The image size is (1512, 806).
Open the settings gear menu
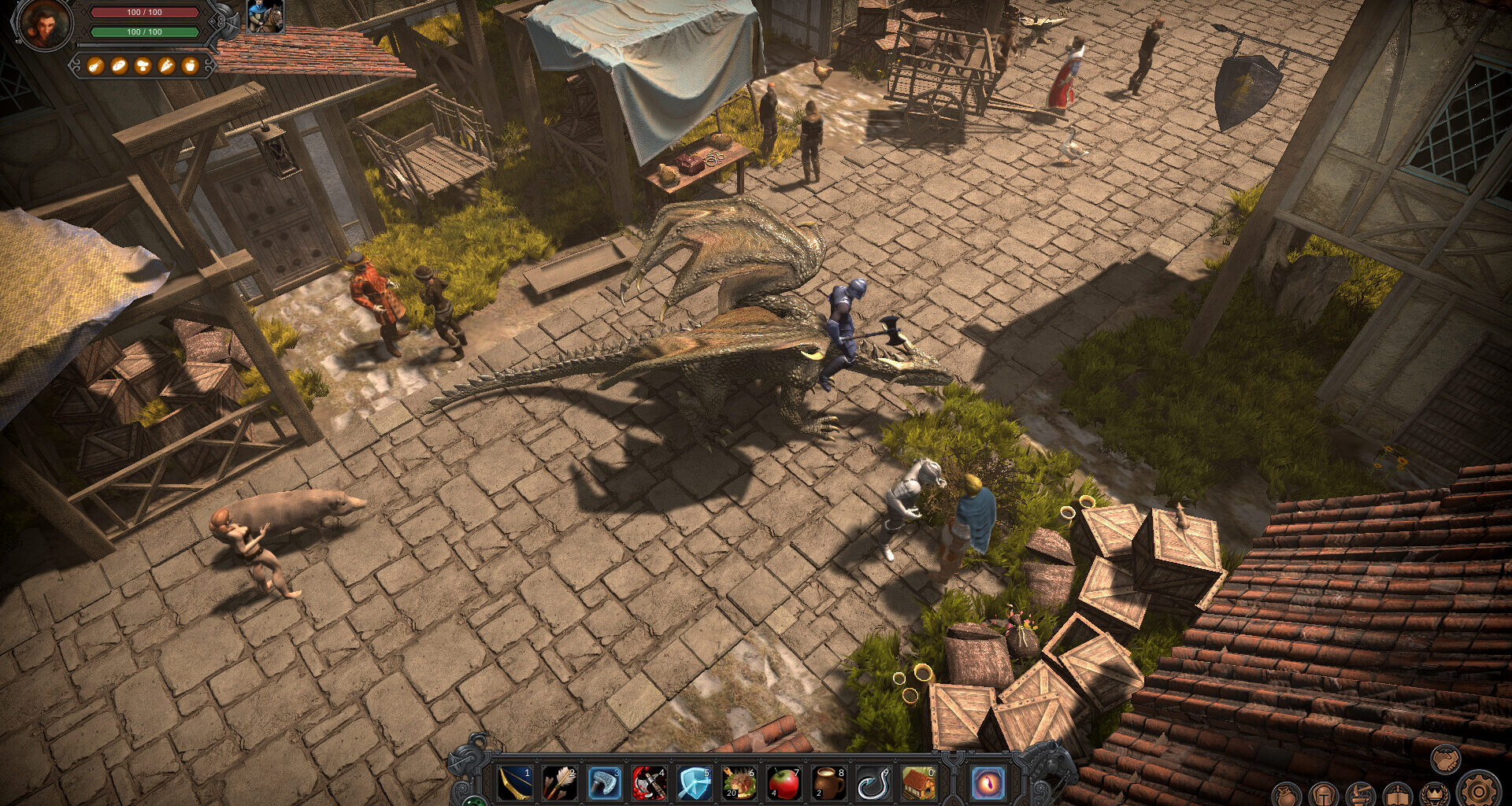pyautogui.click(x=1480, y=793)
